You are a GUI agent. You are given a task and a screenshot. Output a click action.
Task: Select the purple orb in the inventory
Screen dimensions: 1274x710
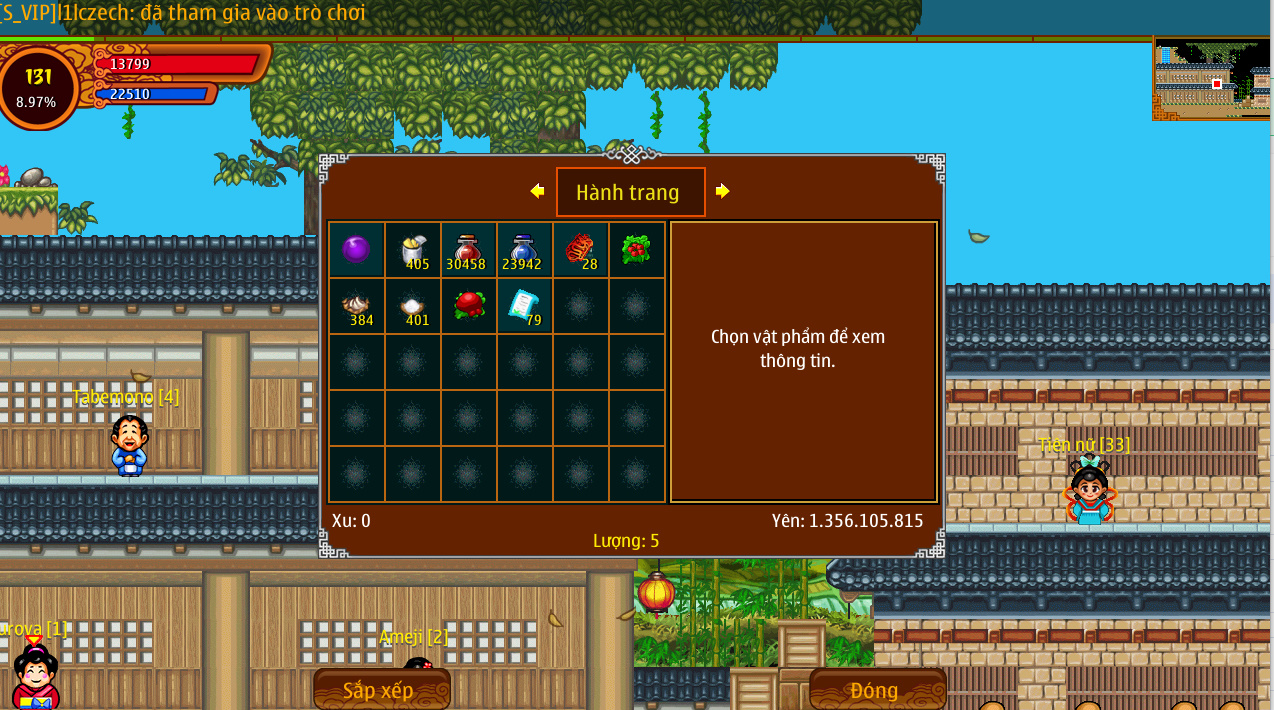pyautogui.click(x=356, y=249)
